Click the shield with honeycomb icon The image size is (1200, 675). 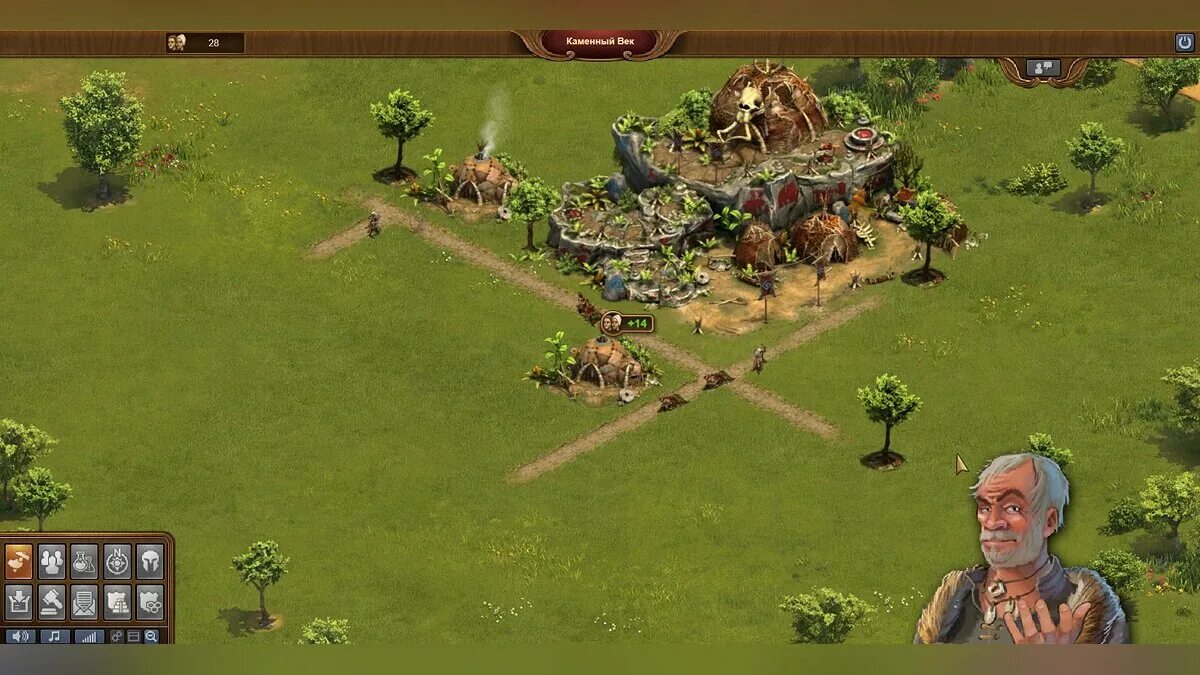tap(149, 601)
